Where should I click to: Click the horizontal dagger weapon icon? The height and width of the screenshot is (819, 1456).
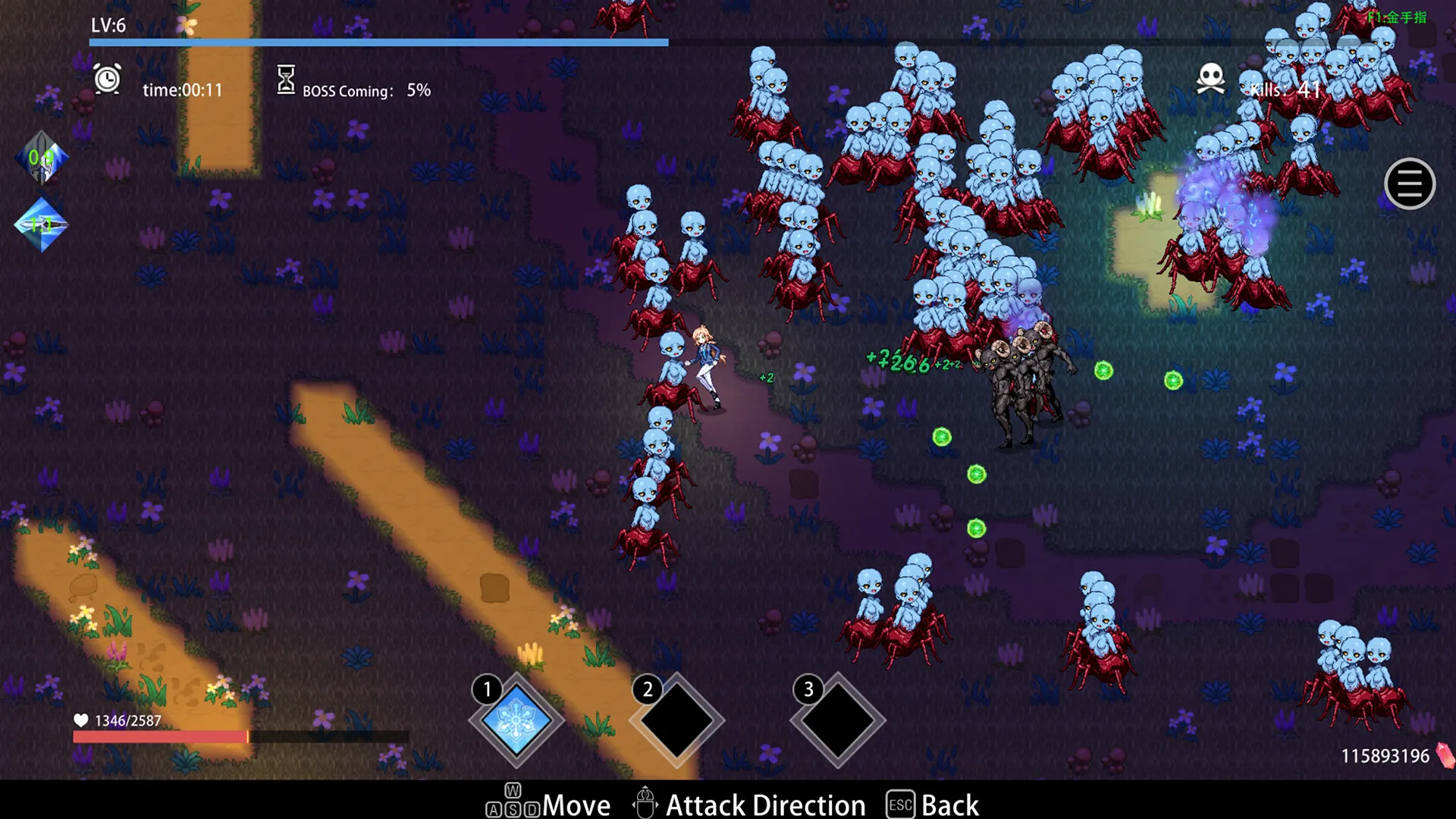click(42, 224)
